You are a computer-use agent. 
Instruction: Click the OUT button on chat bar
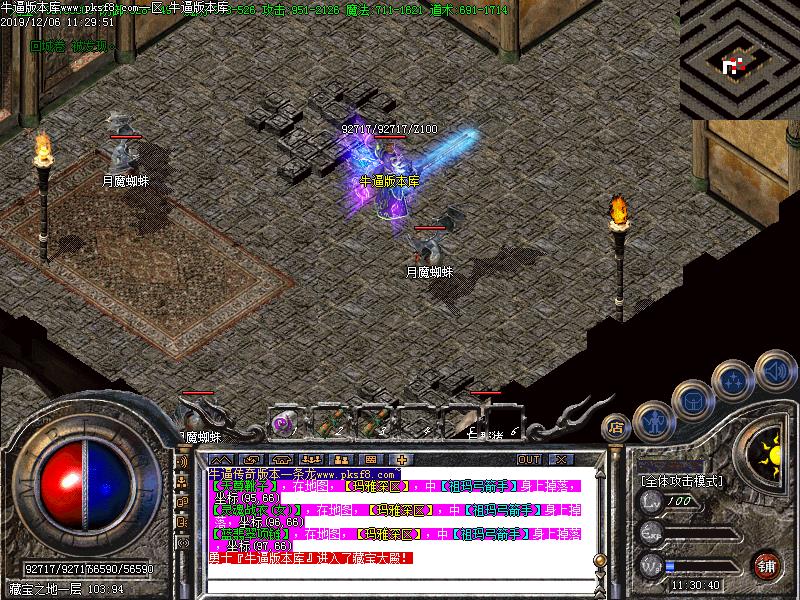(528, 459)
